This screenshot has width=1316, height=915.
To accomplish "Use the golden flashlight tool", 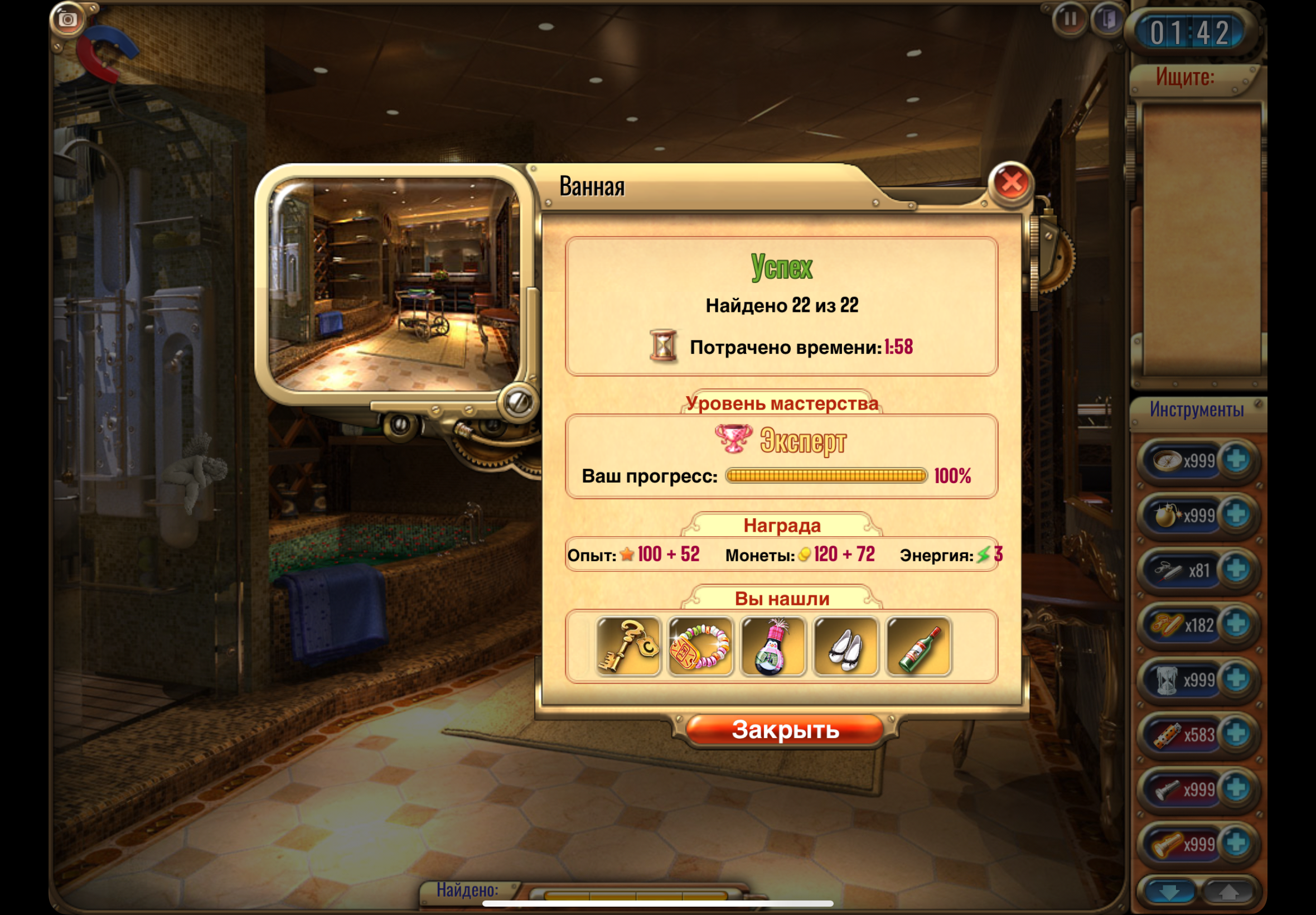I will [x=1168, y=844].
